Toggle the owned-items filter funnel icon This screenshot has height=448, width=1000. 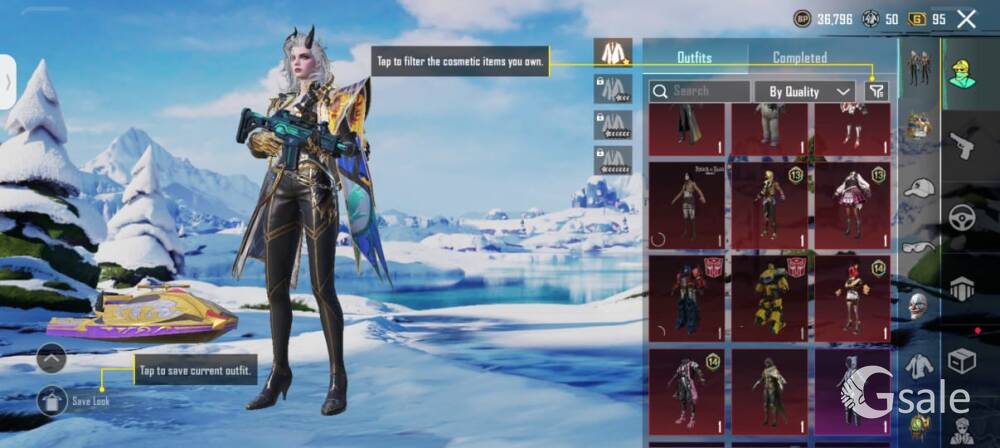click(x=876, y=91)
